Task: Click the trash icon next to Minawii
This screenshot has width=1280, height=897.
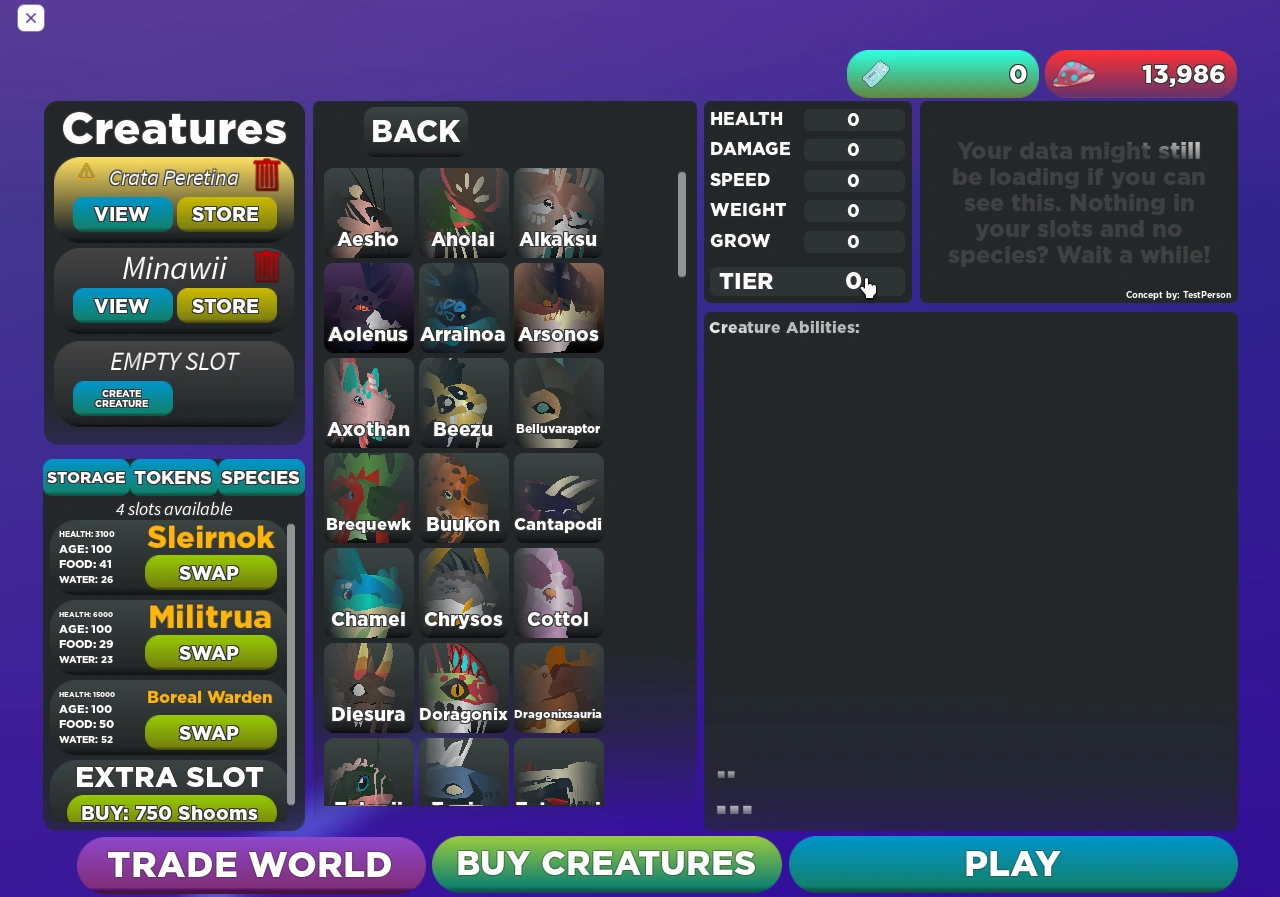Action: pos(266,266)
